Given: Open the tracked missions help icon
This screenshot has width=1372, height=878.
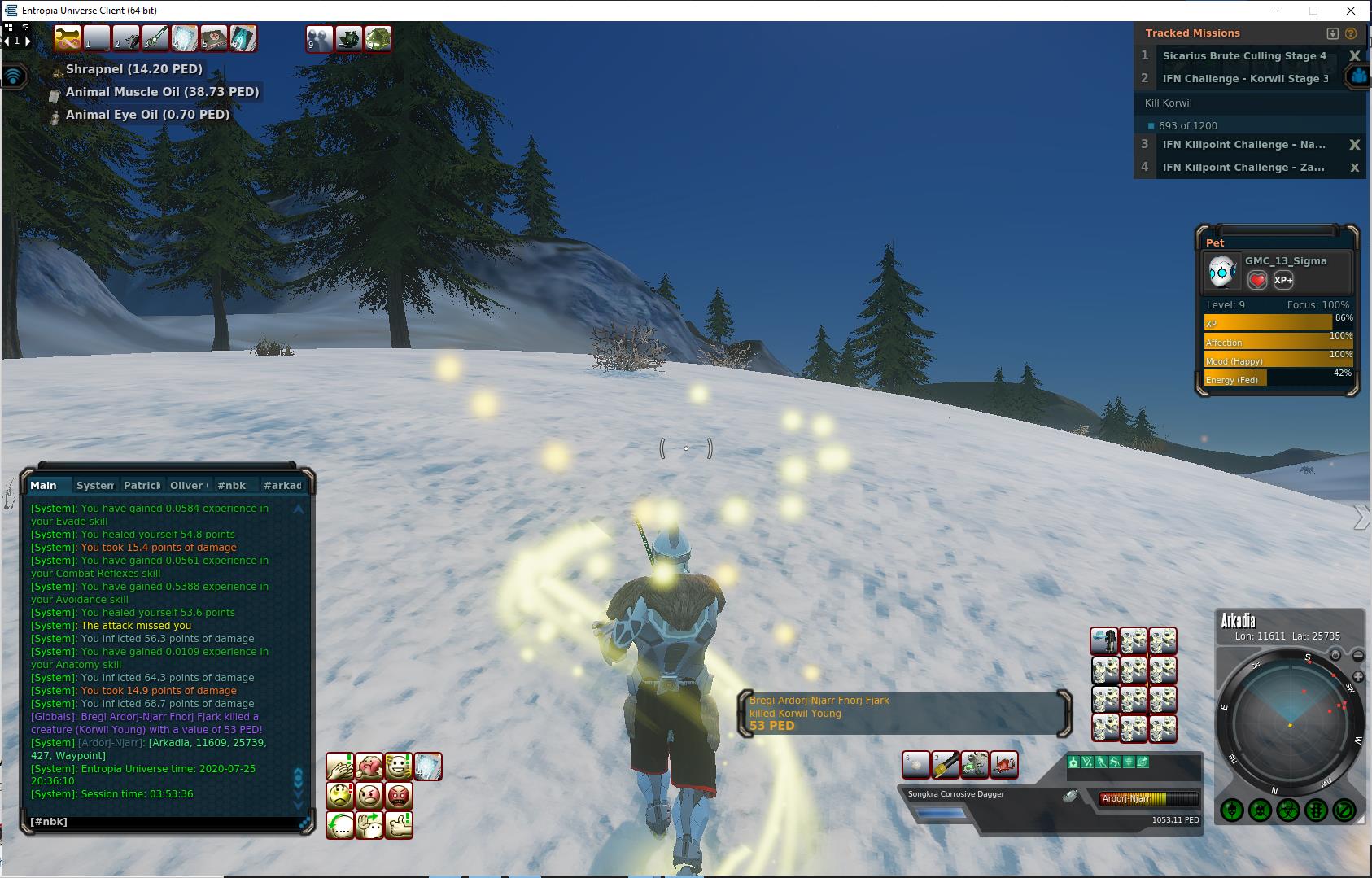Looking at the screenshot, I should coord(1351,33).
